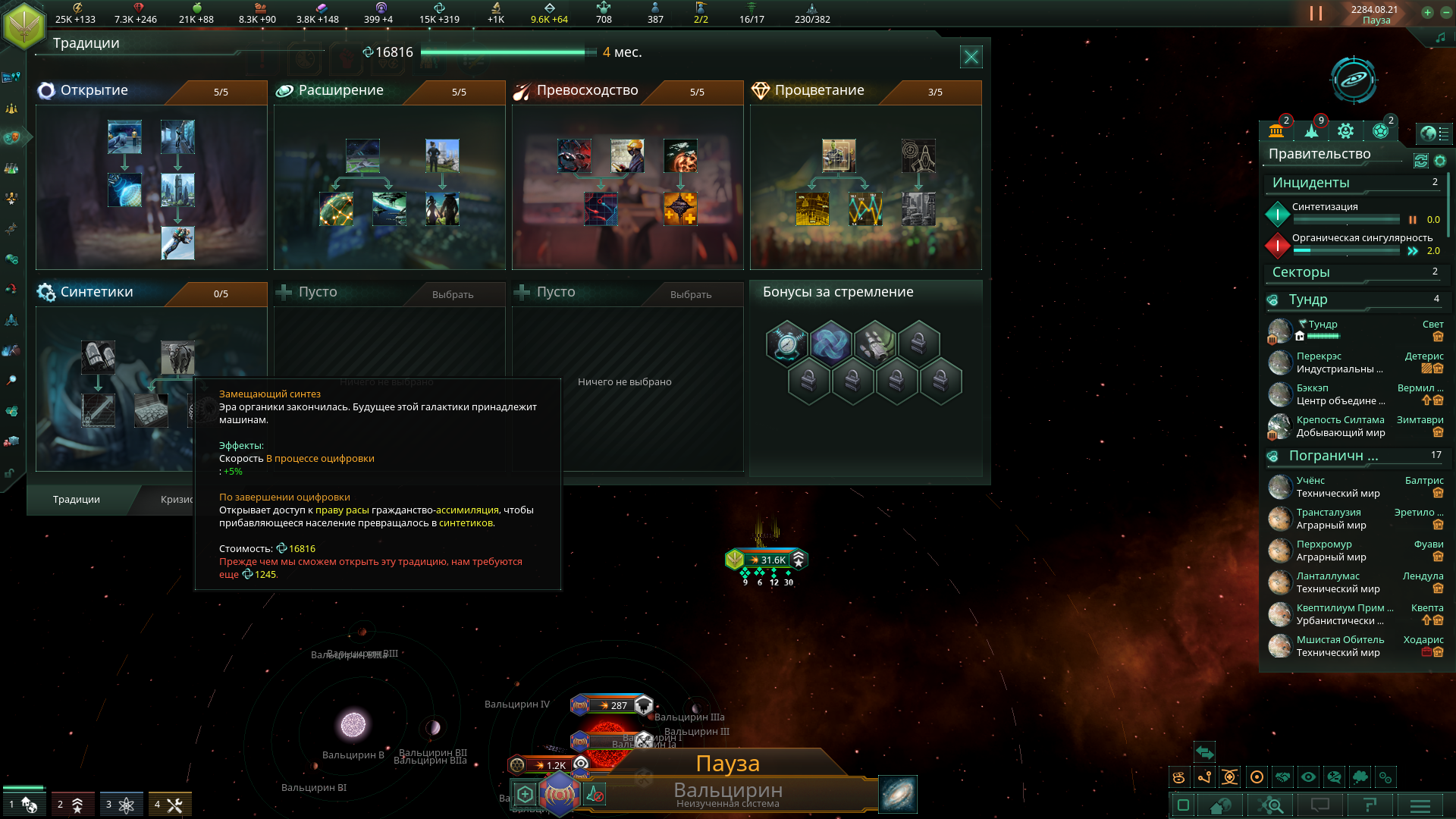
Task: Select control group 1
Action: [23, 804]
